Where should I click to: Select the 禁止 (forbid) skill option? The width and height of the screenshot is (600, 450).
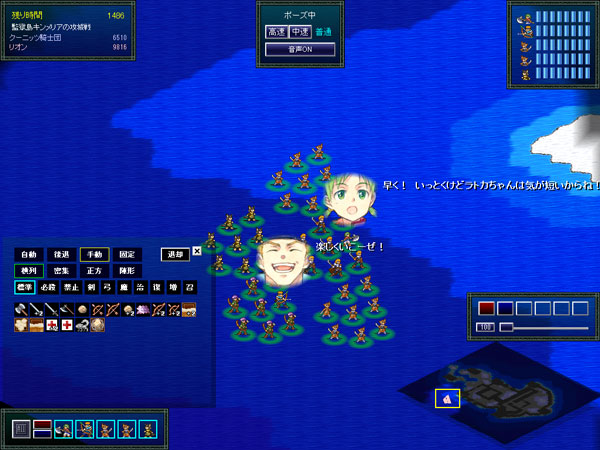70,288
